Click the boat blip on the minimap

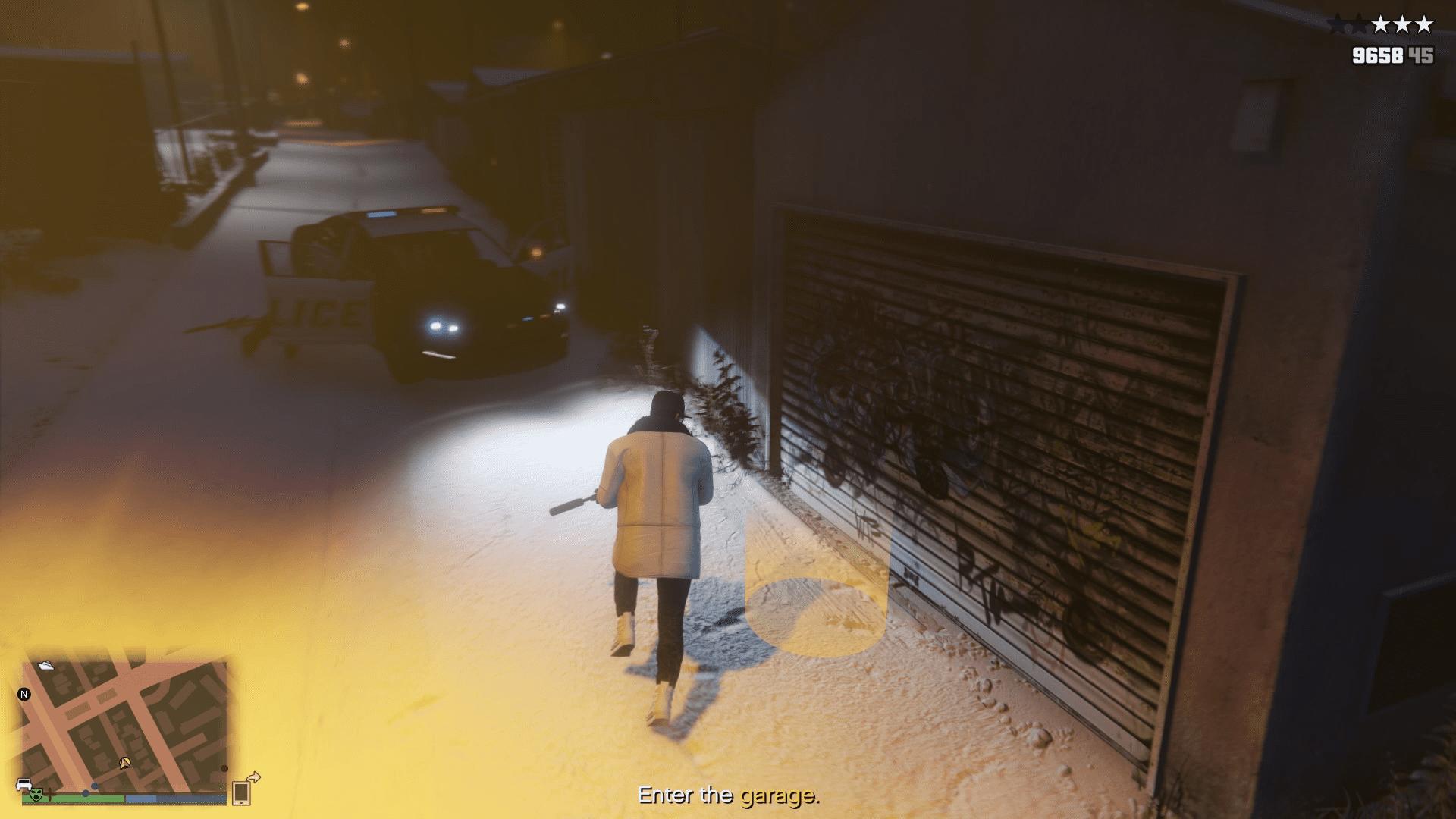(x=47, y=665)
